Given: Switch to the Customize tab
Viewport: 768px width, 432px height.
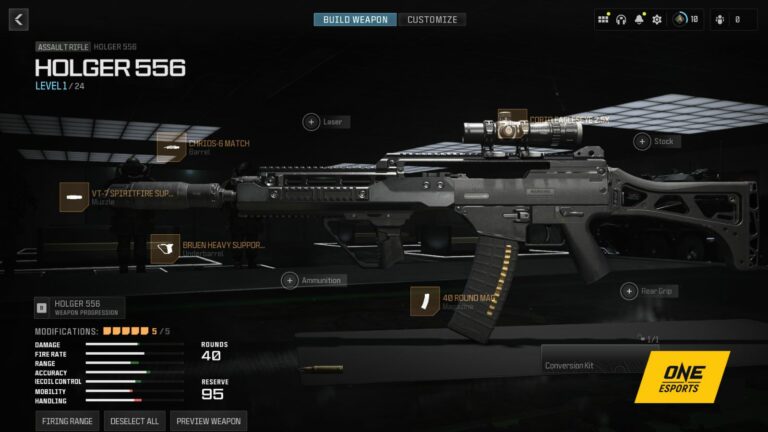Looking at the screenshot, I should click(432, 19).
